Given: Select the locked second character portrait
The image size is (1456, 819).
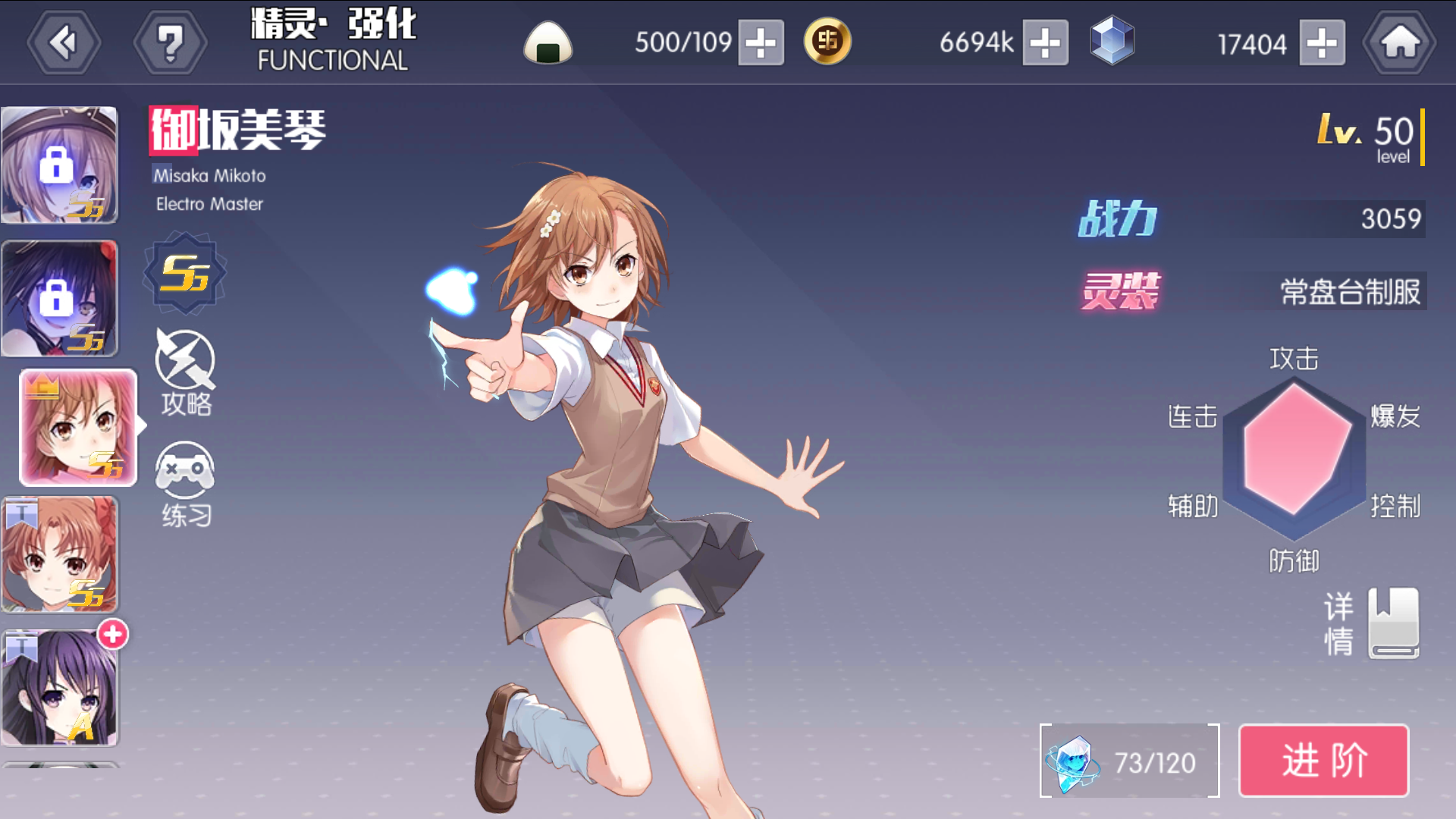Looking at the screenshot, I should (x=61, y=296).
